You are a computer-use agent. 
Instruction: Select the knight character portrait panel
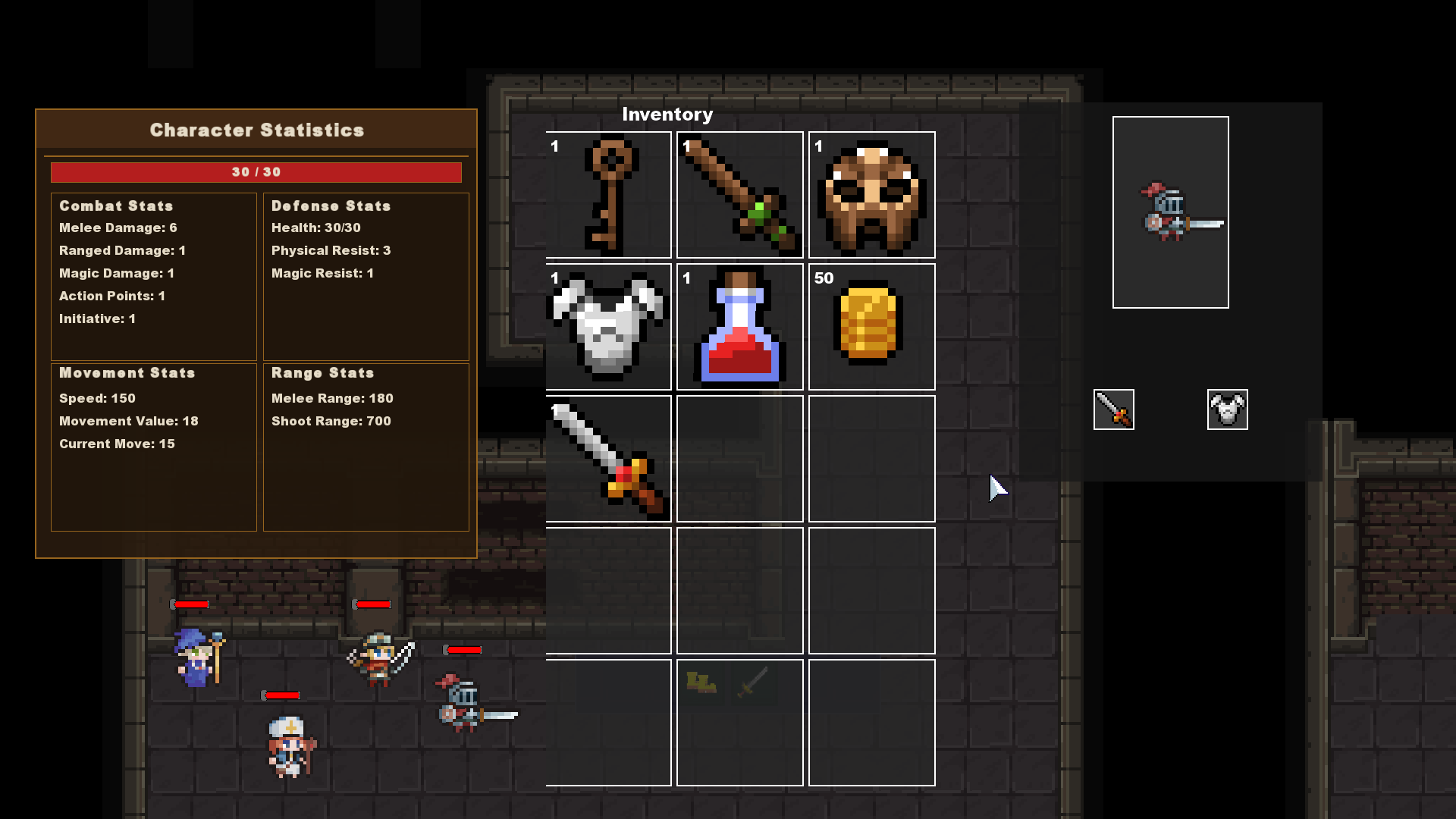point(1170,212)
